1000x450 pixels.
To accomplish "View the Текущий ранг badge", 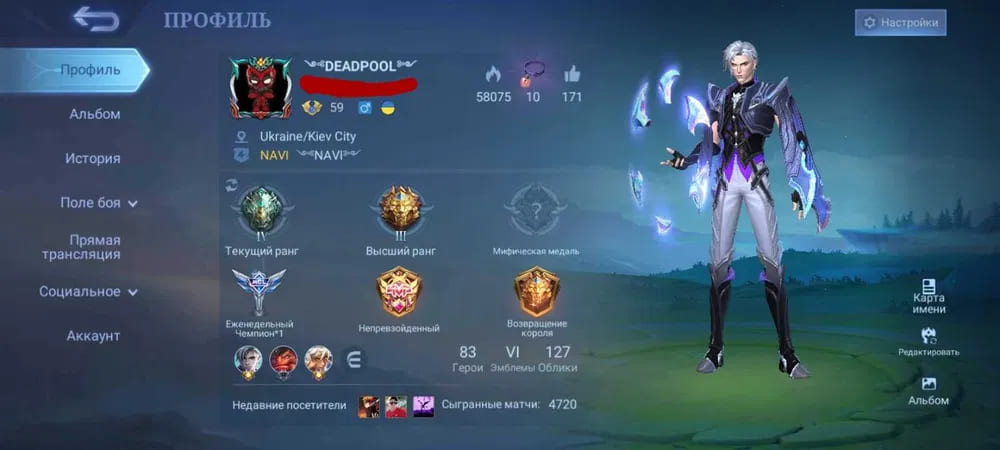I will click(262, 211).
